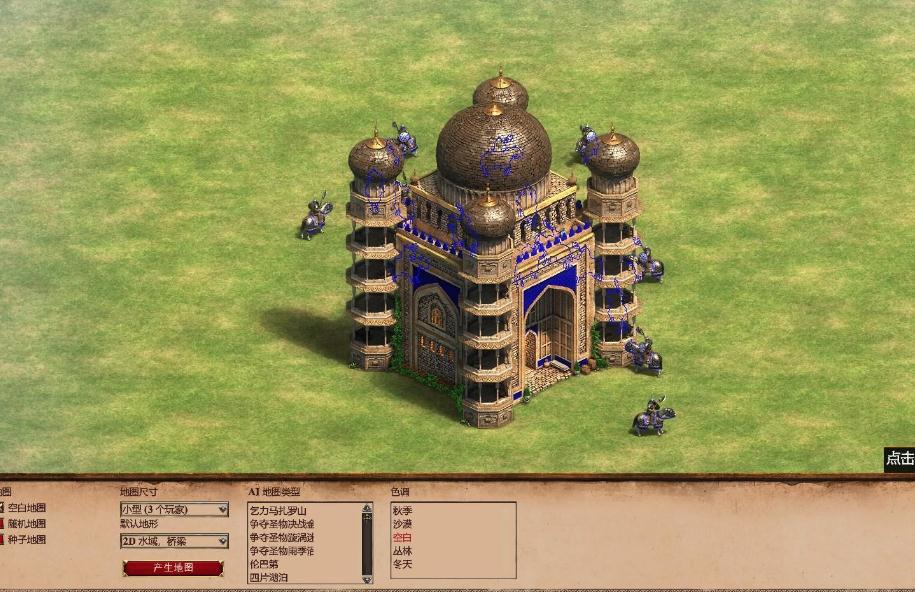Open the 地图尺寸 map size dropdown
This screenshot has height=592, width=915.
coord(174,510)
